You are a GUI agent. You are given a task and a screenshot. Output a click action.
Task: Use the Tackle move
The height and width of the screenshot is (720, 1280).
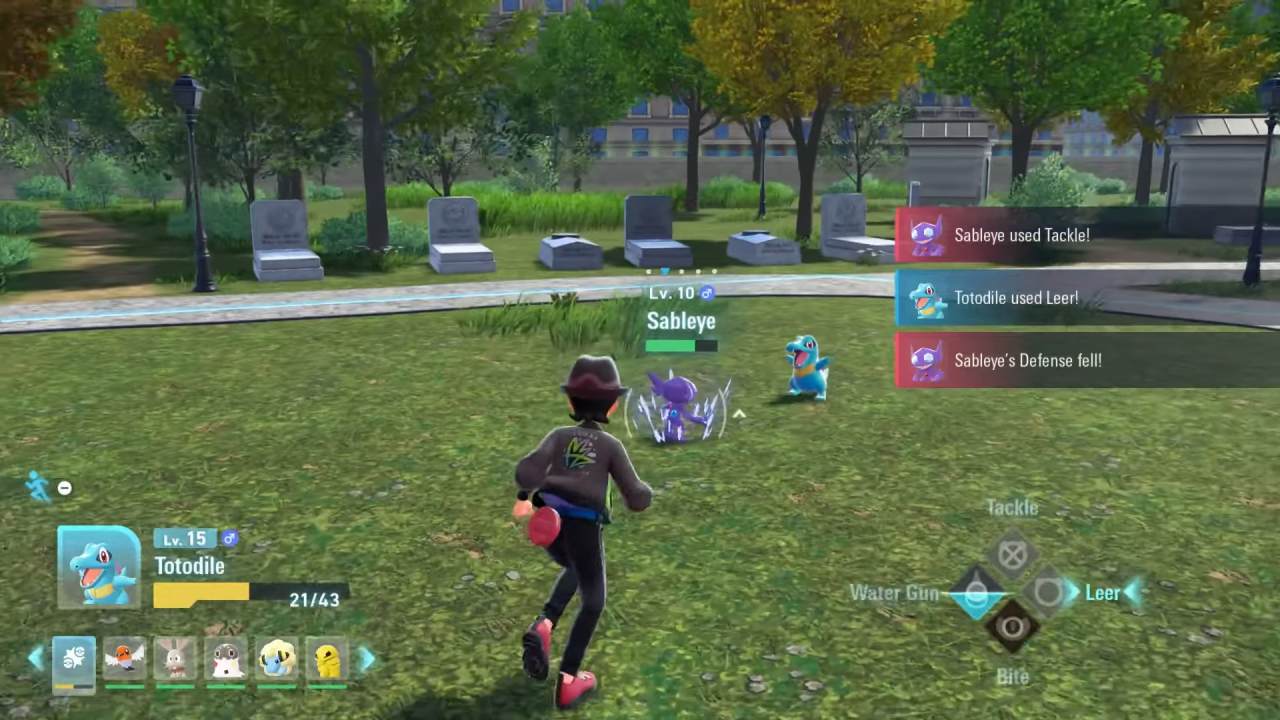click(1012, 554)
